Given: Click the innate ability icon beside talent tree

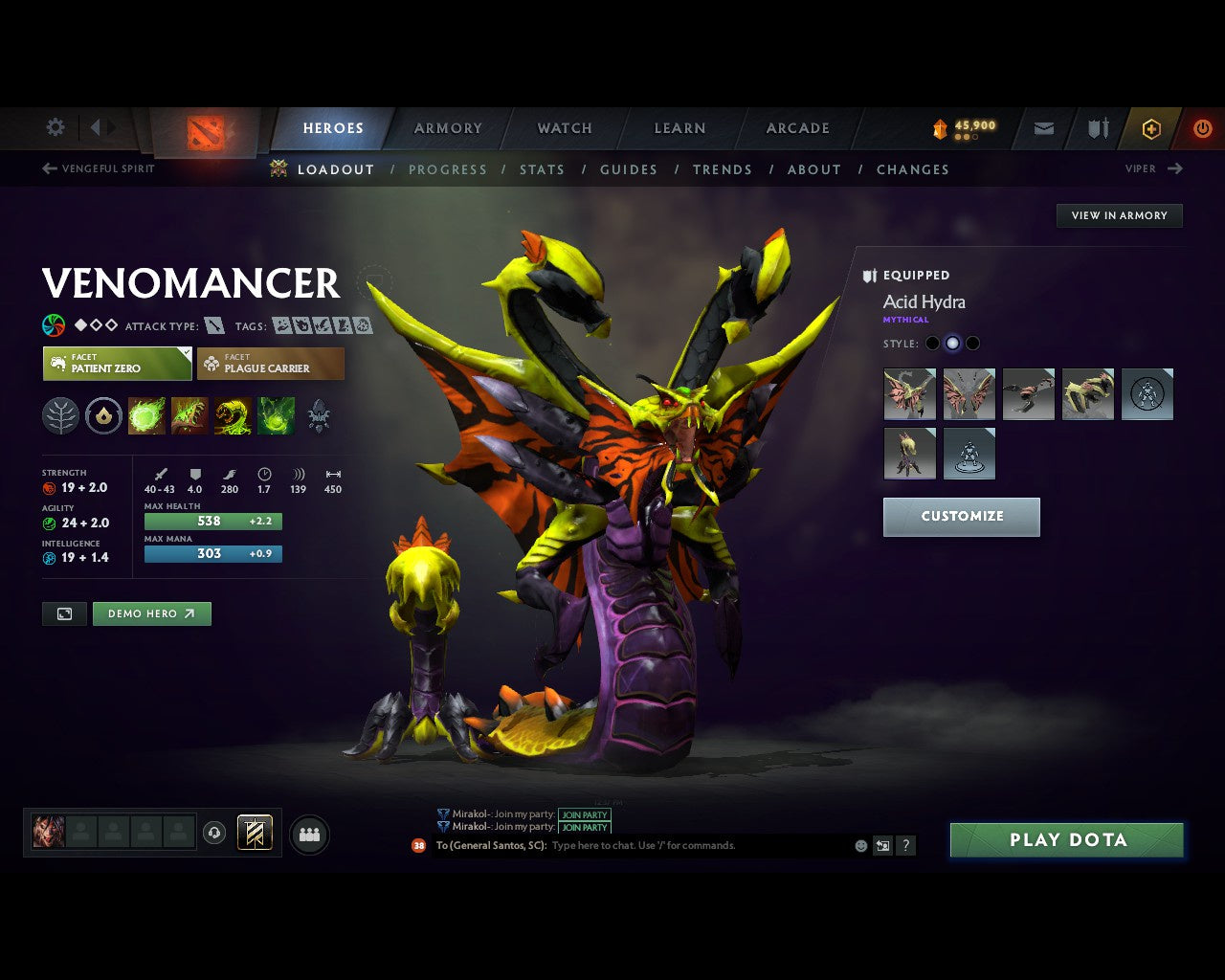Looking at the screenshot, I should (x=104, y=415).
